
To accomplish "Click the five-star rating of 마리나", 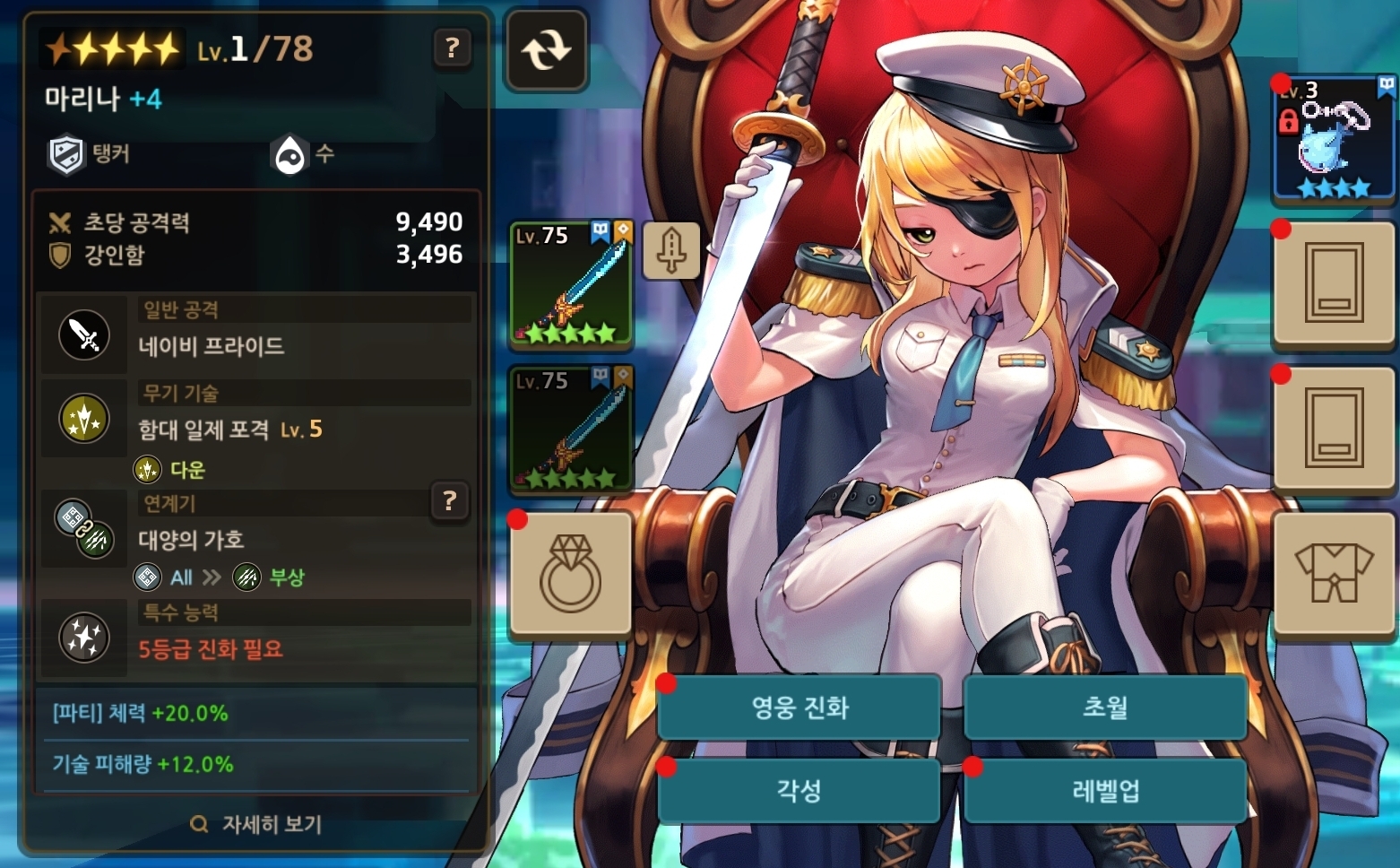I will pyautogui.click(x=110, y=47).
